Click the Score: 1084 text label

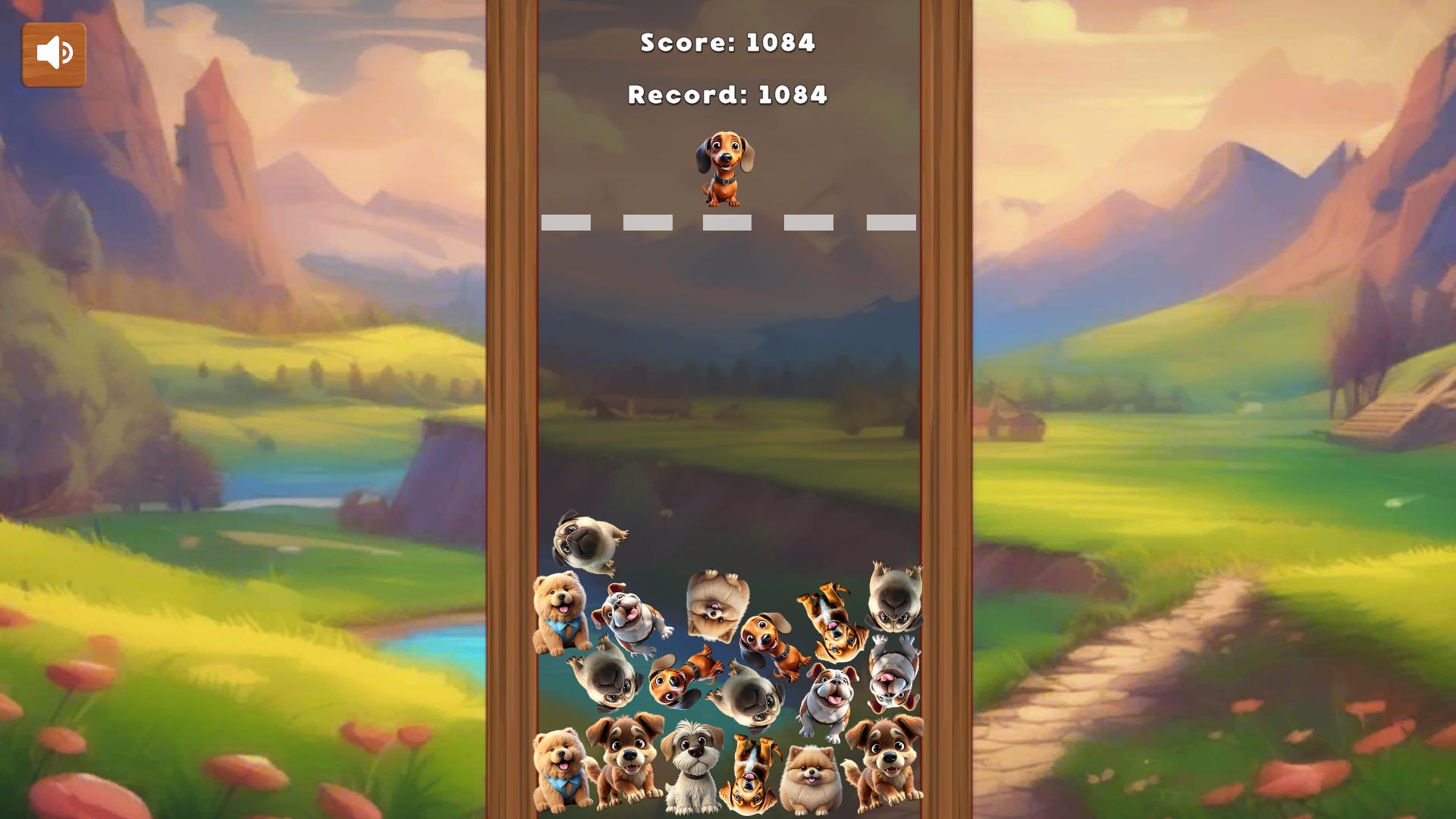pos(726,43)
